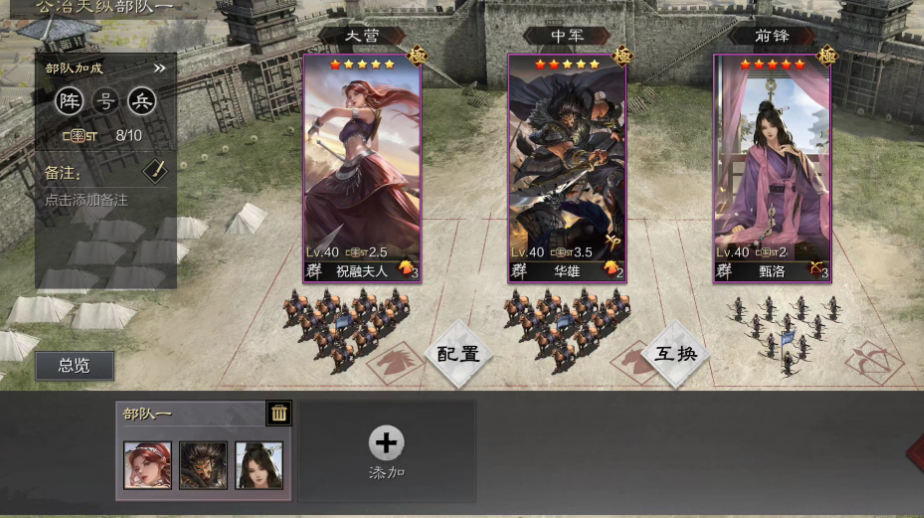Select the 华雄 general card
This screenshot has height=518, width=924.
click(x=567, y=168)
